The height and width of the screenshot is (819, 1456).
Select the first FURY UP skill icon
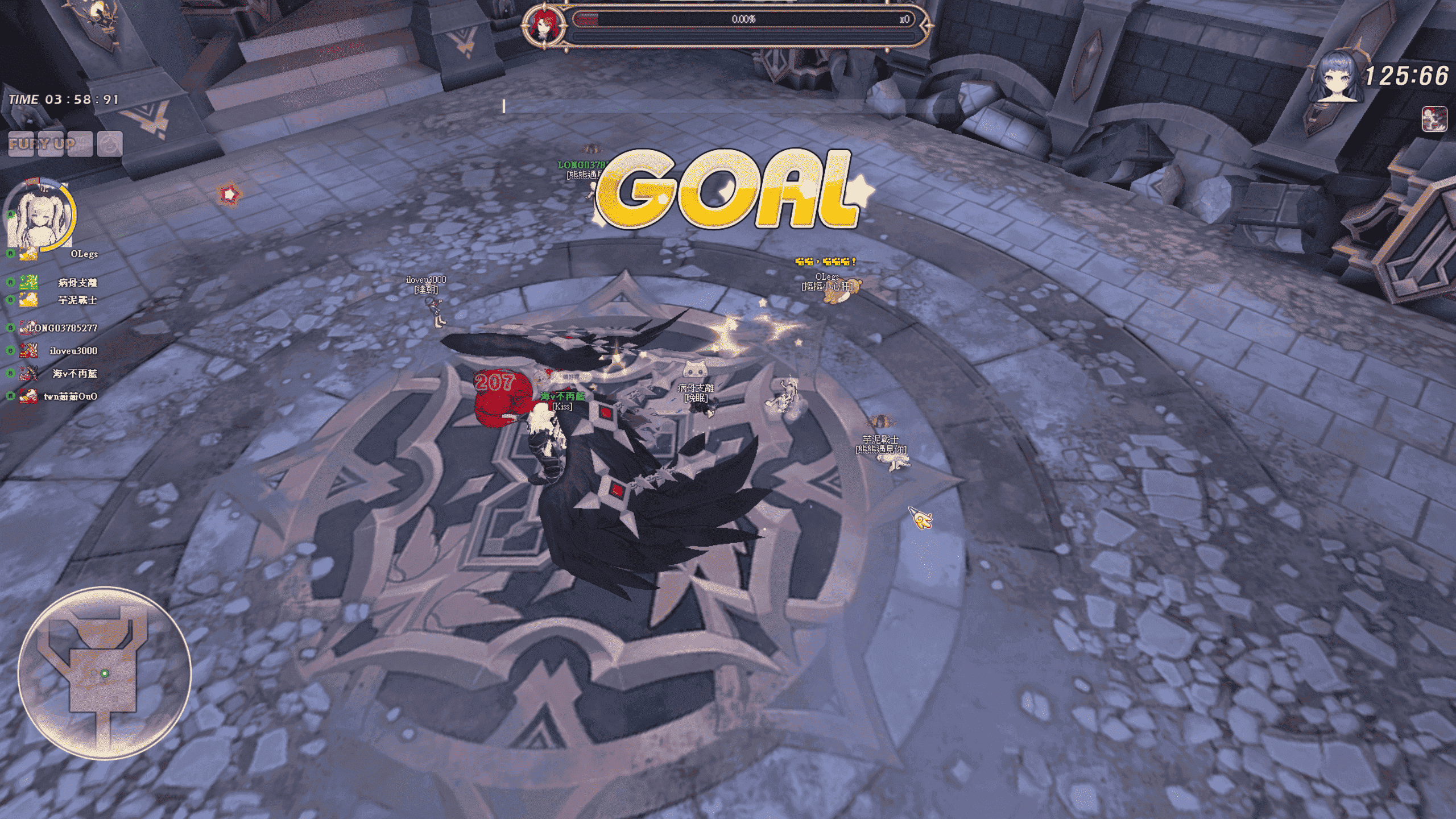point(21,144)
